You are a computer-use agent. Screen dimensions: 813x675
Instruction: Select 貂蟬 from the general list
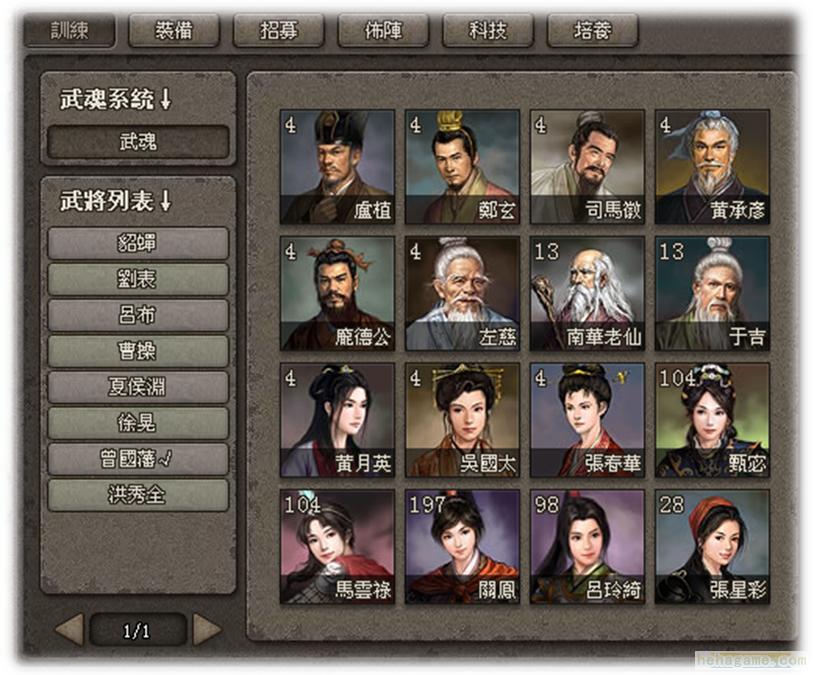click(x=138, y=243)
